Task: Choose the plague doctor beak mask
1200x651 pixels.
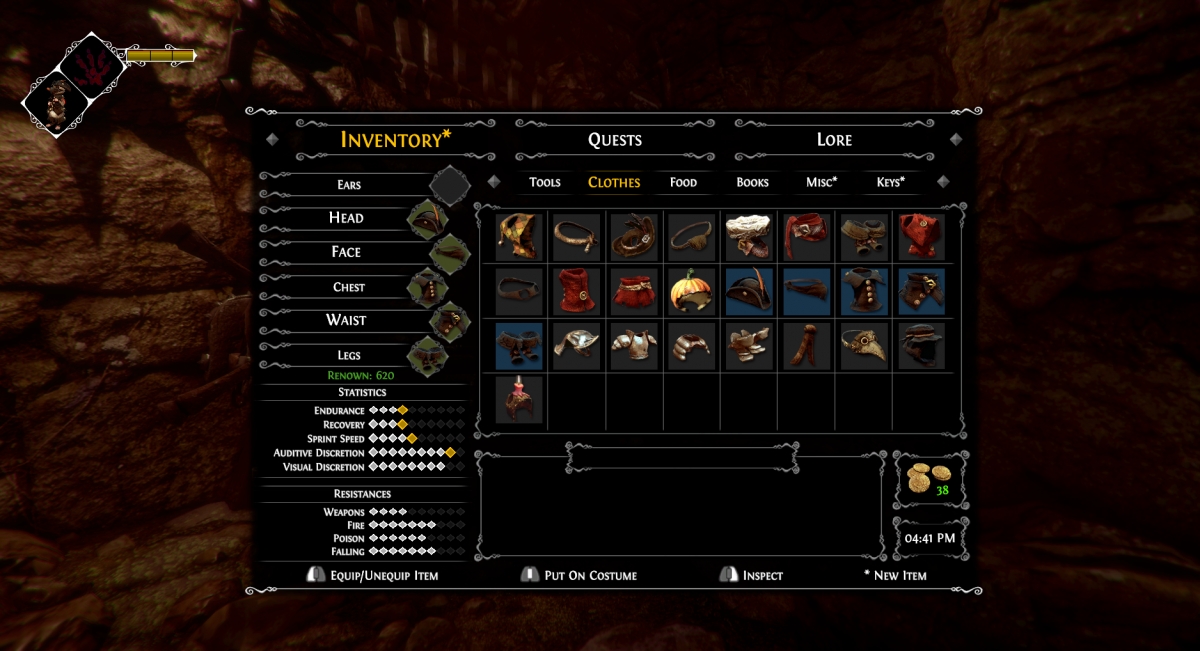Action: 863,345
